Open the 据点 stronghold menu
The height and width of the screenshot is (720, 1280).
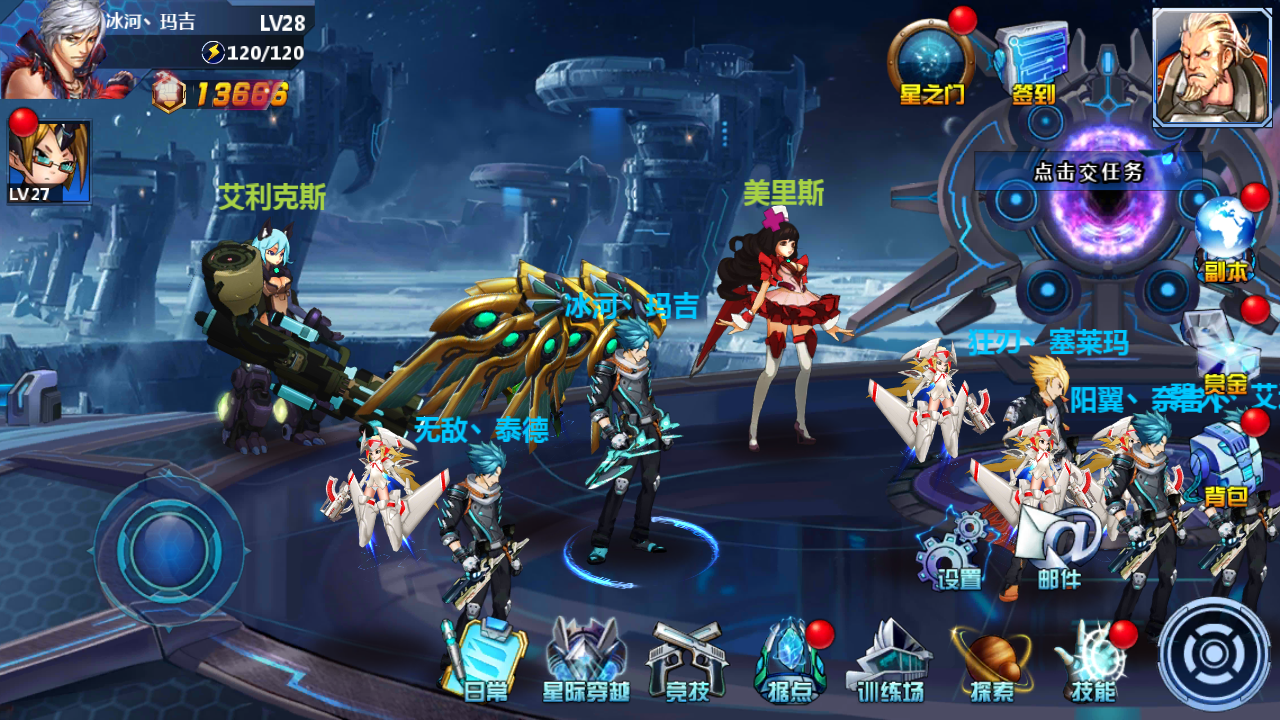790,659
